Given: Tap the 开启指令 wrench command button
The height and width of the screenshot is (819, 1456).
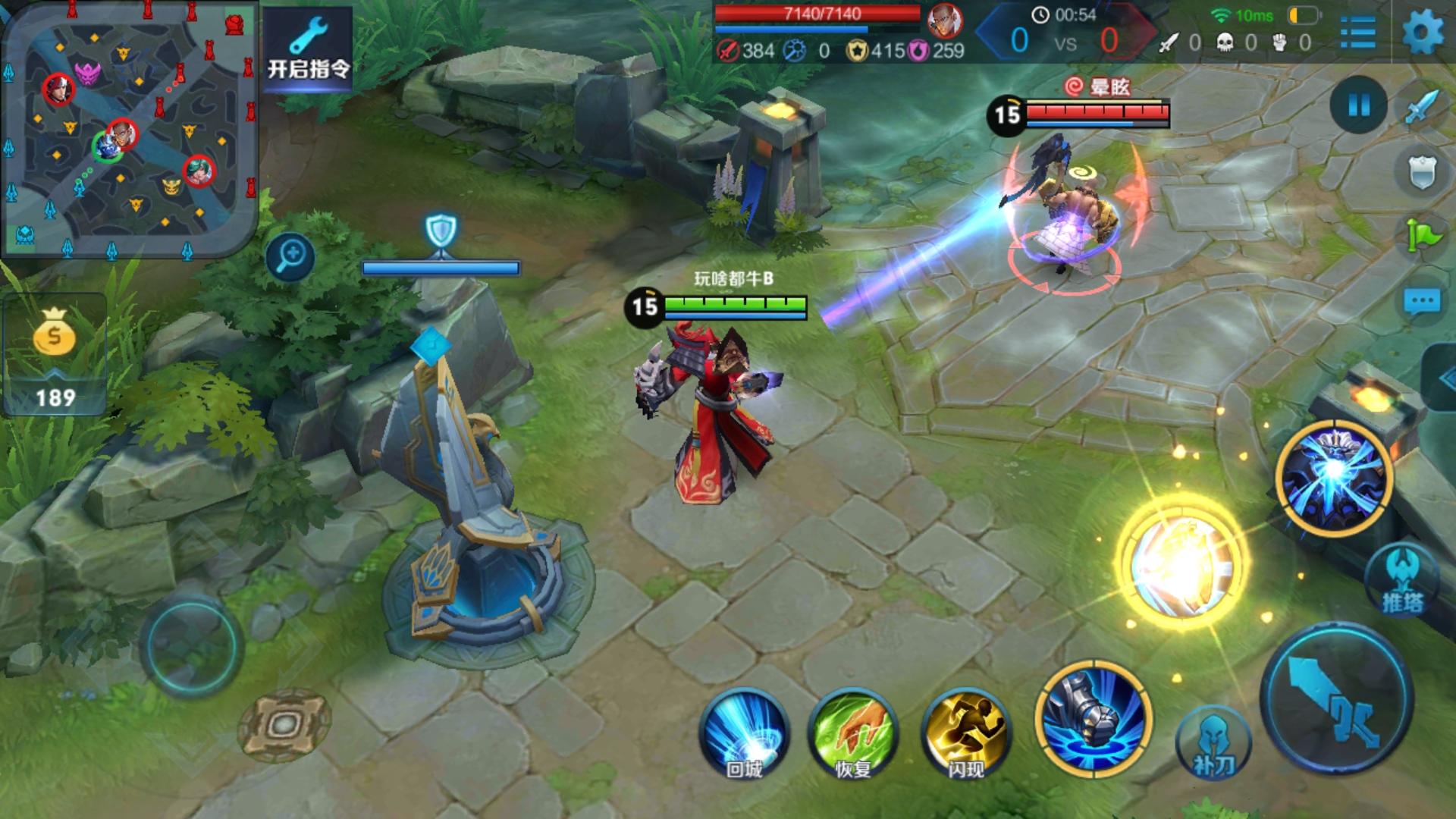Looking at the screenshot, I should (309, 49).
